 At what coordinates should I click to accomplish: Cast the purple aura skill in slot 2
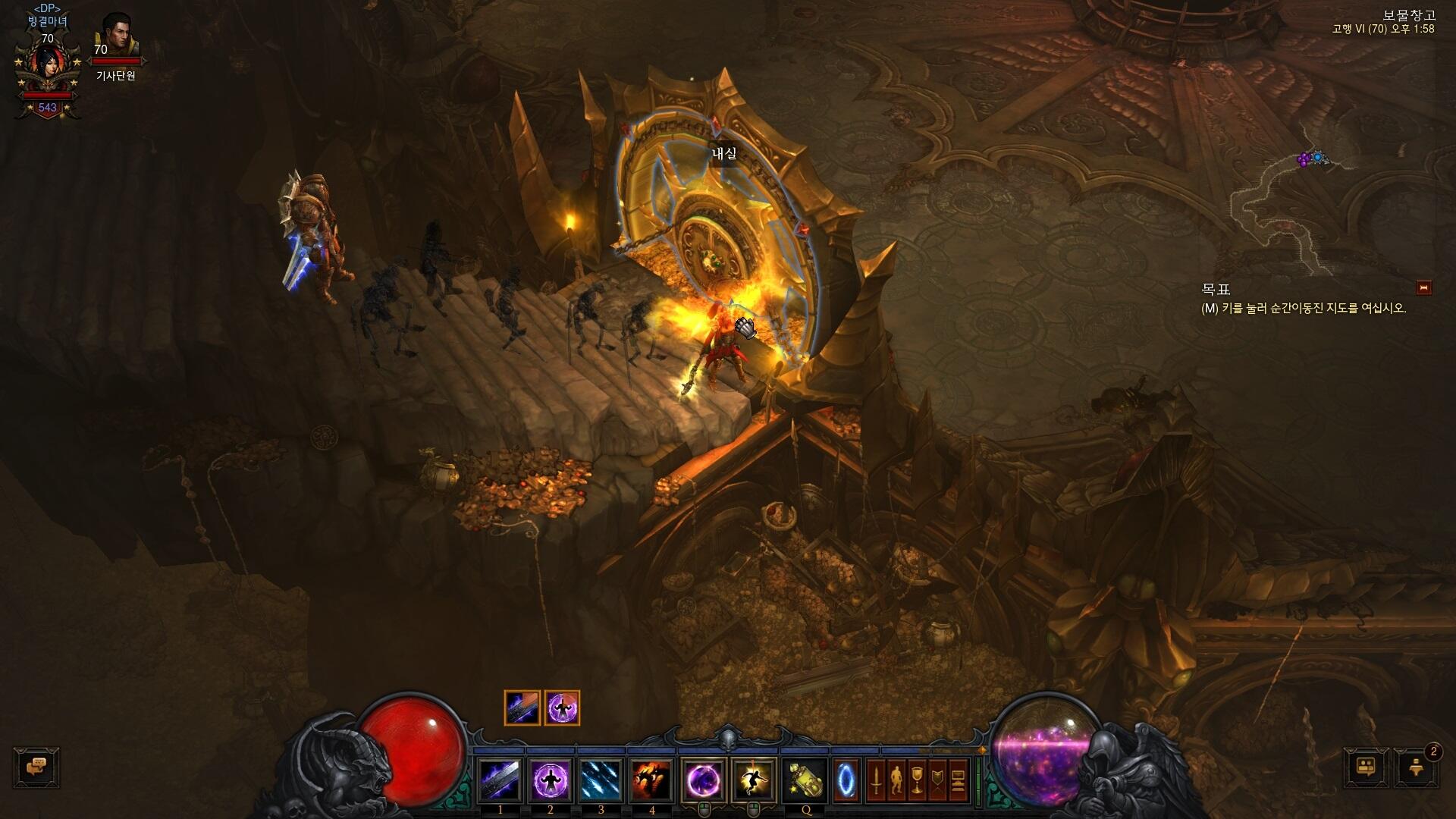(x=551, y=780)
